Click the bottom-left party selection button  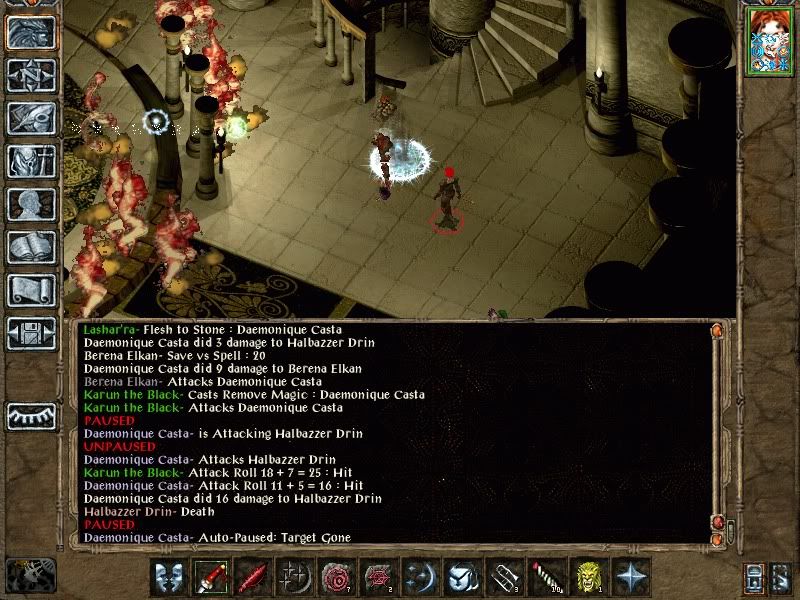click(x=29, y=575)
